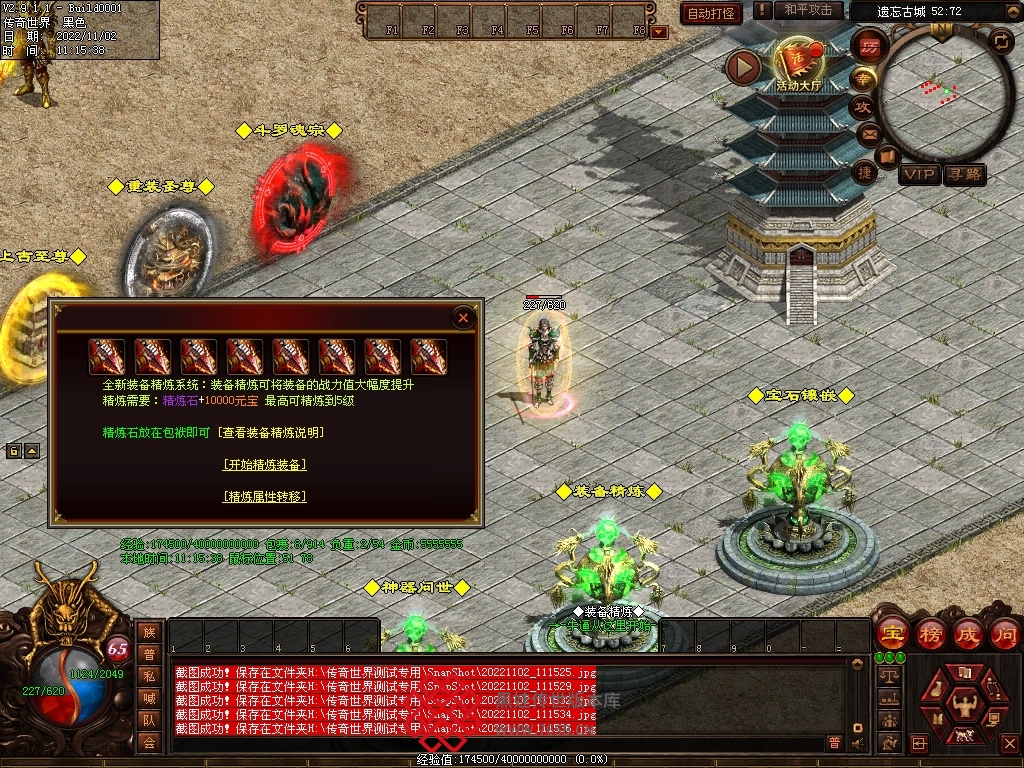Choose 开始精炼装备 to start refining
This screenshot has height=768, width=1024.
[264, 464]
